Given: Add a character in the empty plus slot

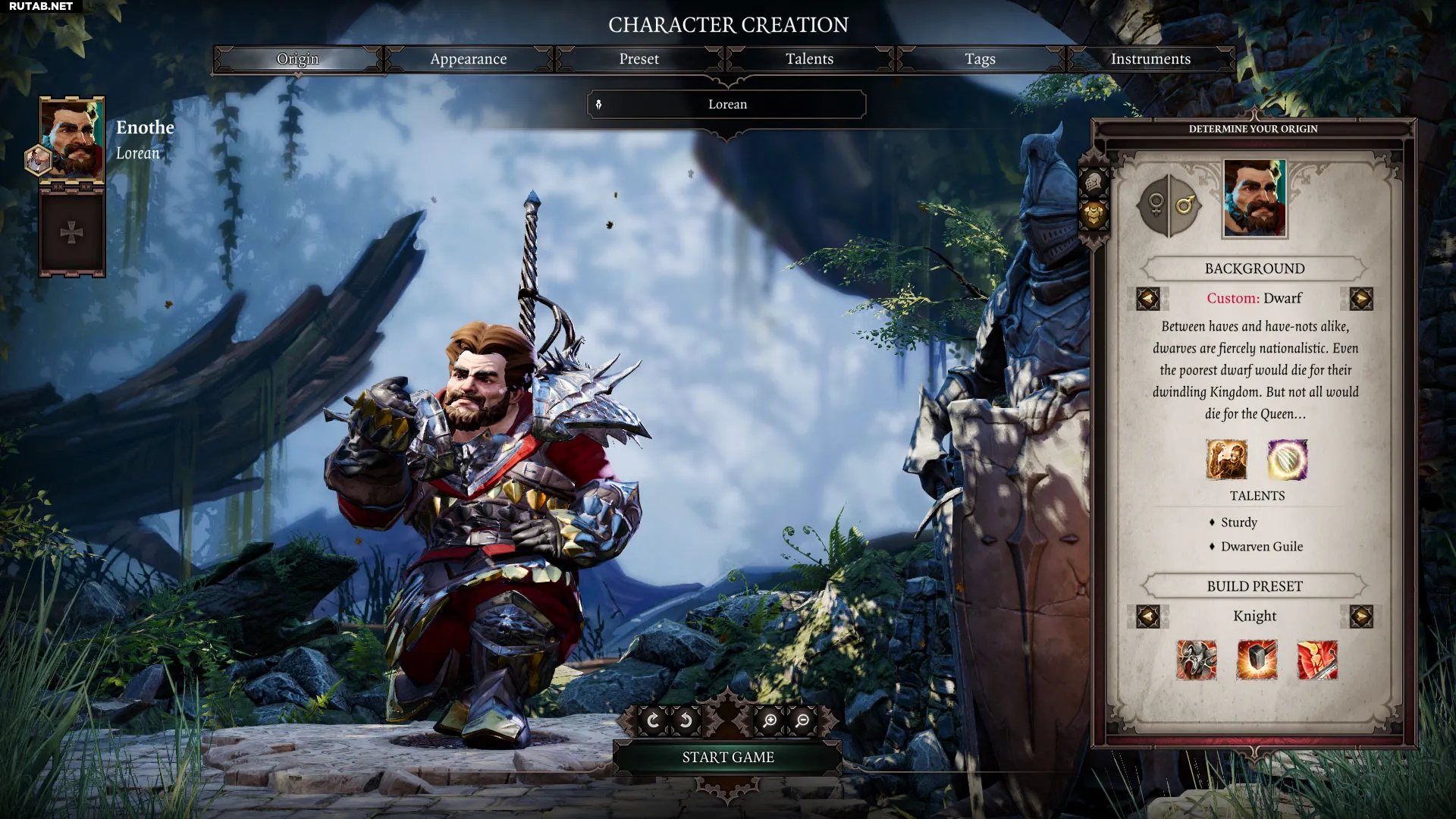Looking at the screenshot, I should pos(72,232).
